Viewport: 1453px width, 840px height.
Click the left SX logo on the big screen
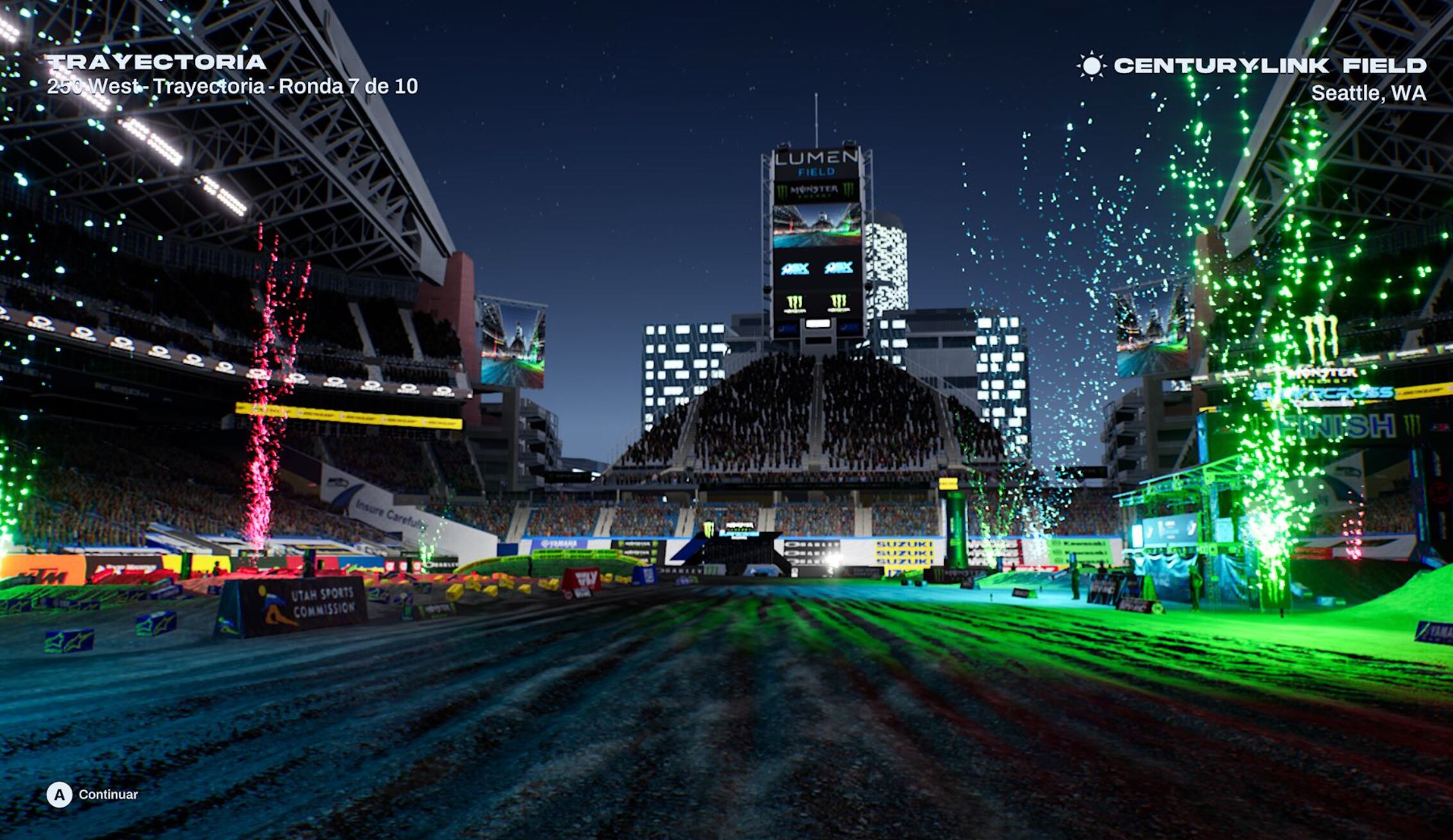[x=795, y=268]
